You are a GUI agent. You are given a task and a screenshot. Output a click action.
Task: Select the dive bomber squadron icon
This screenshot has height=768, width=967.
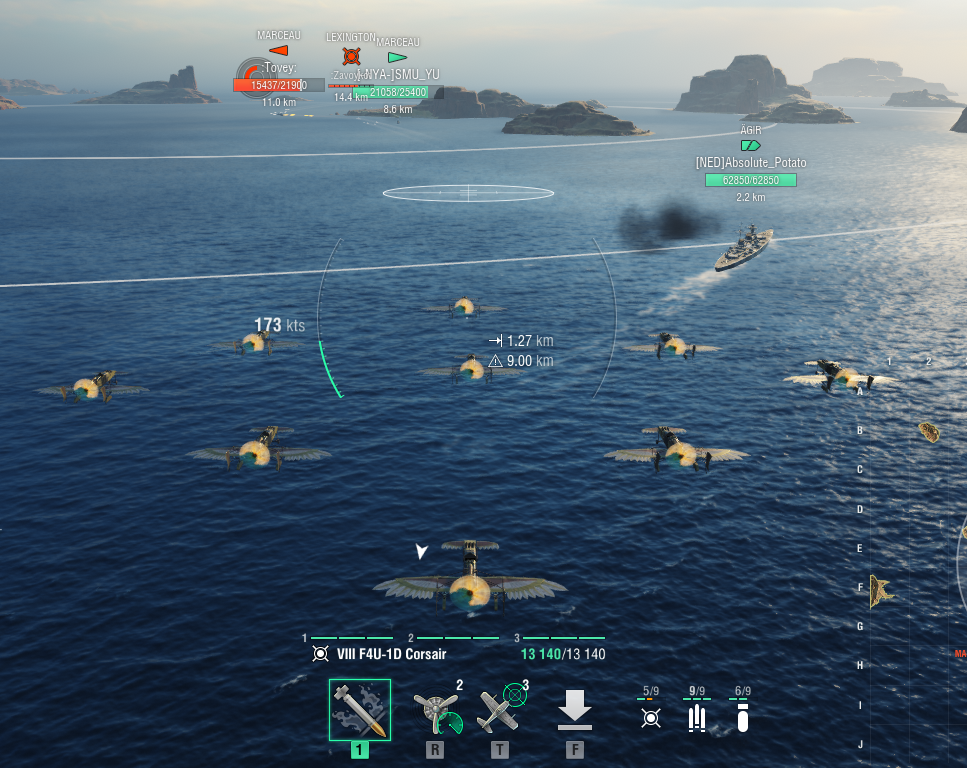[742, 717]
